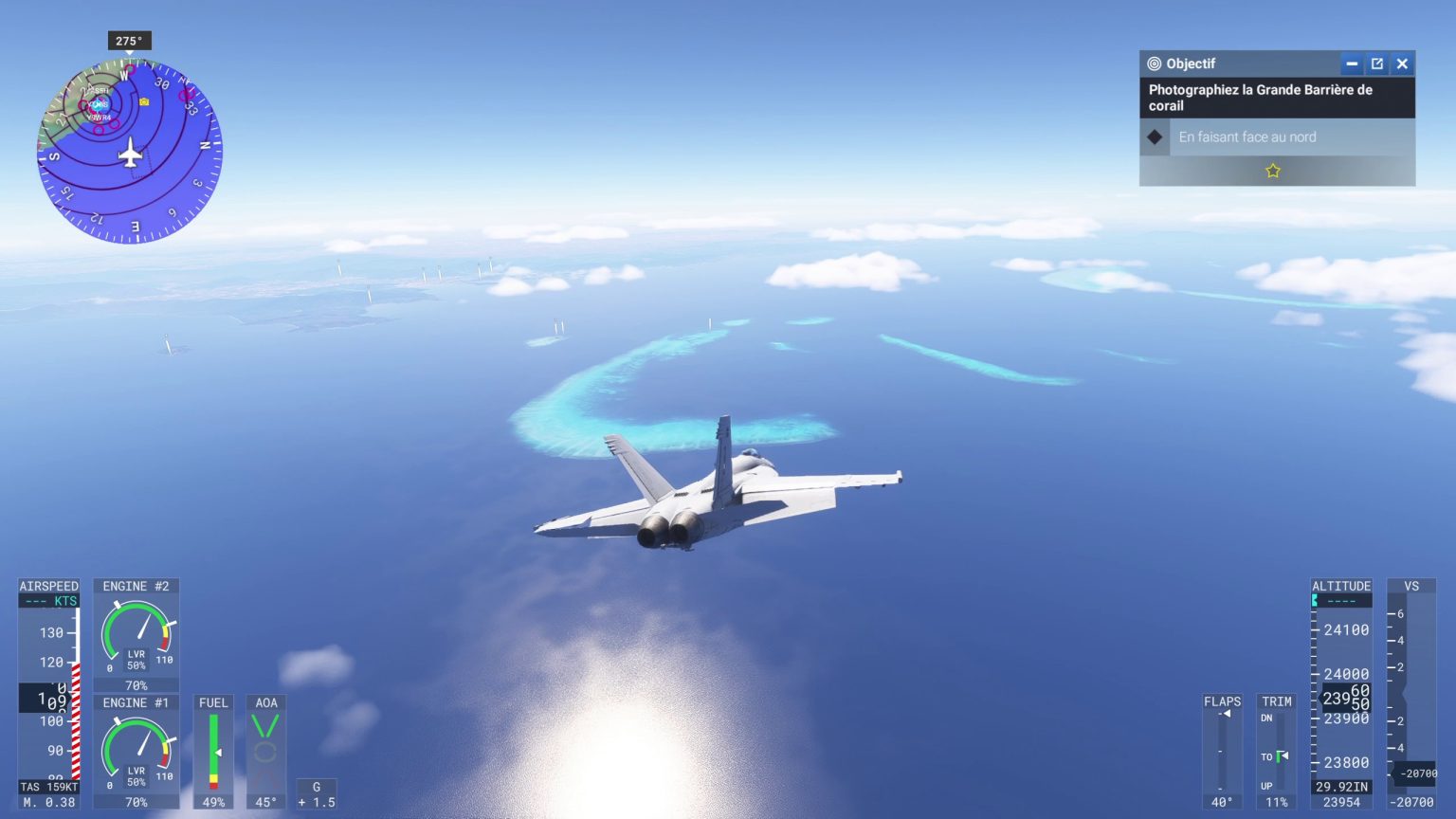Collapse the Objectif panel with the minimize button
Screen dimensions: 1456x819
[x=1352, y=64]
